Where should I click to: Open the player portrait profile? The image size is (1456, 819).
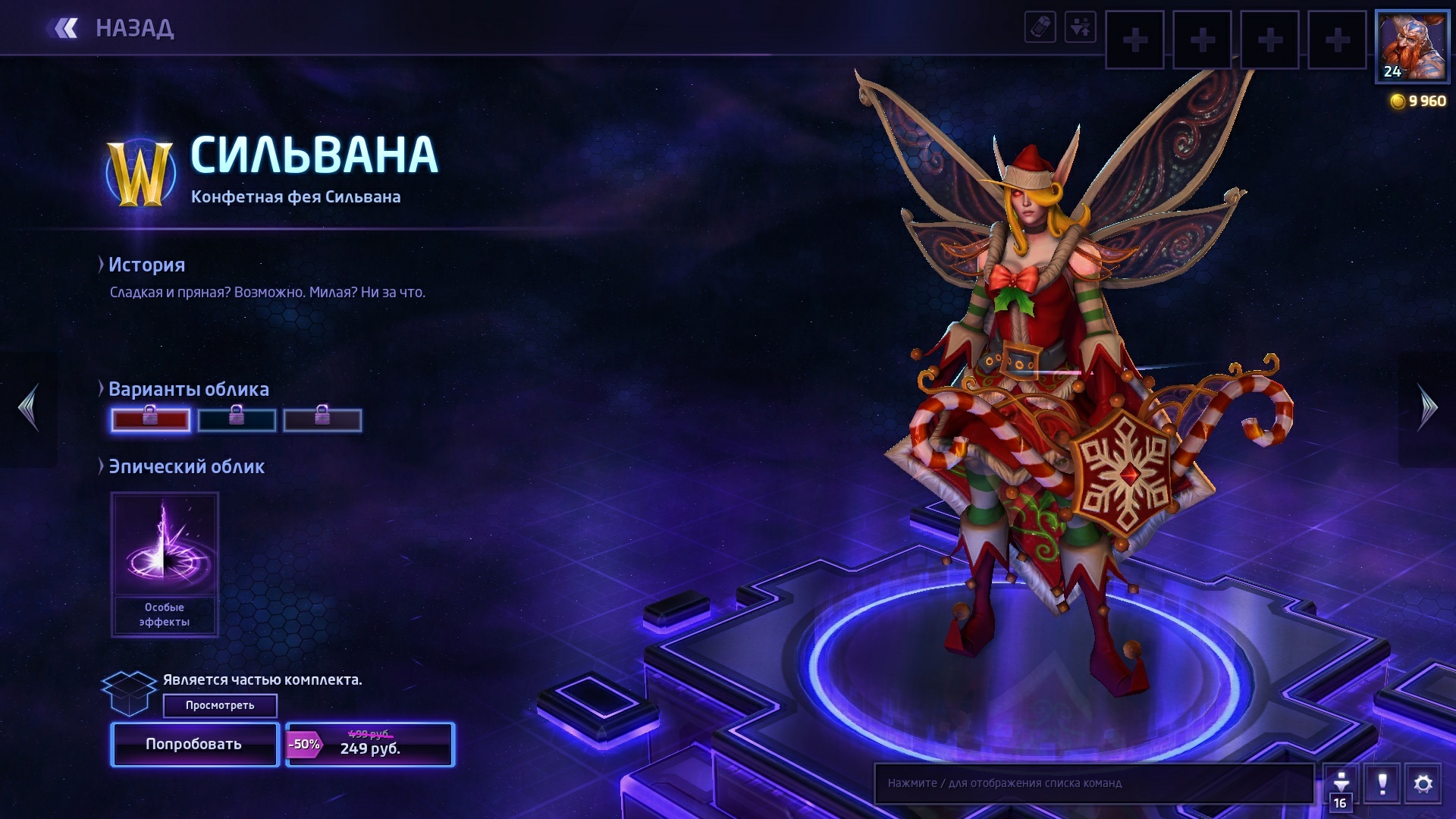point(1411,46)
